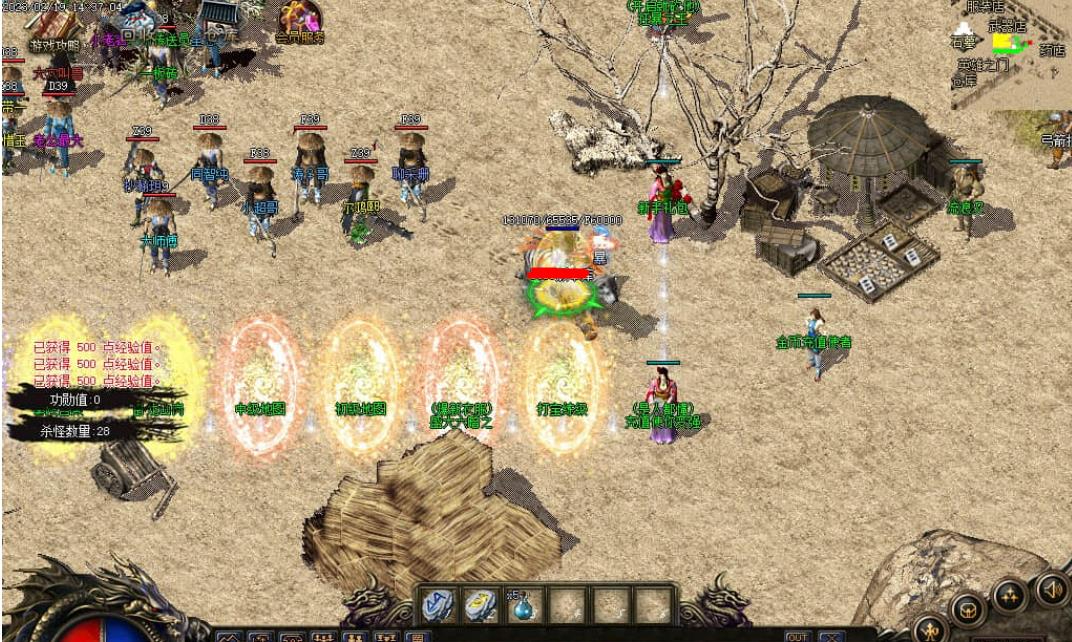Use the second hotbar scroll item
The image size is (1072, 642).
click(481, 604)
